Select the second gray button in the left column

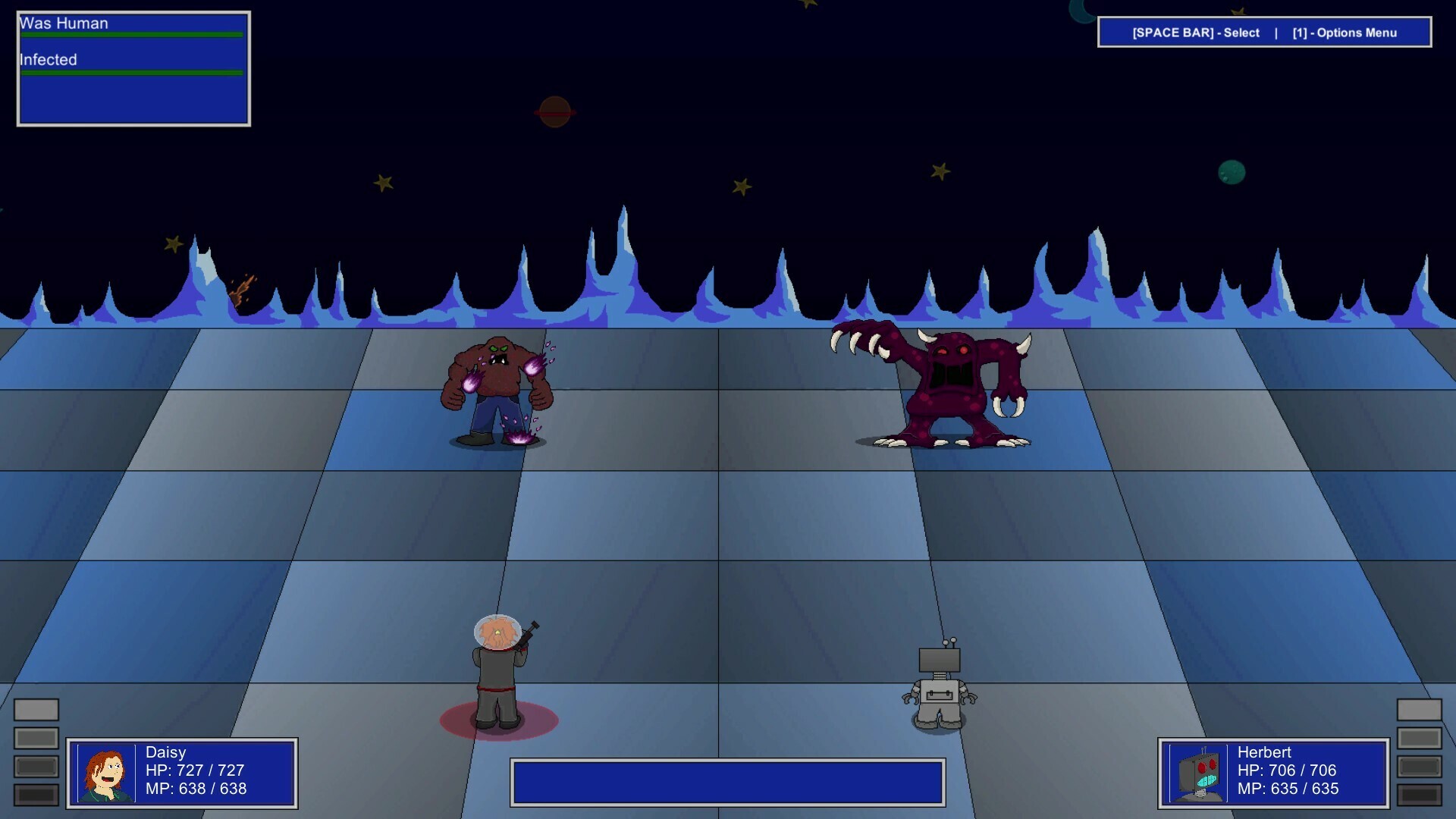click(36, 738)
